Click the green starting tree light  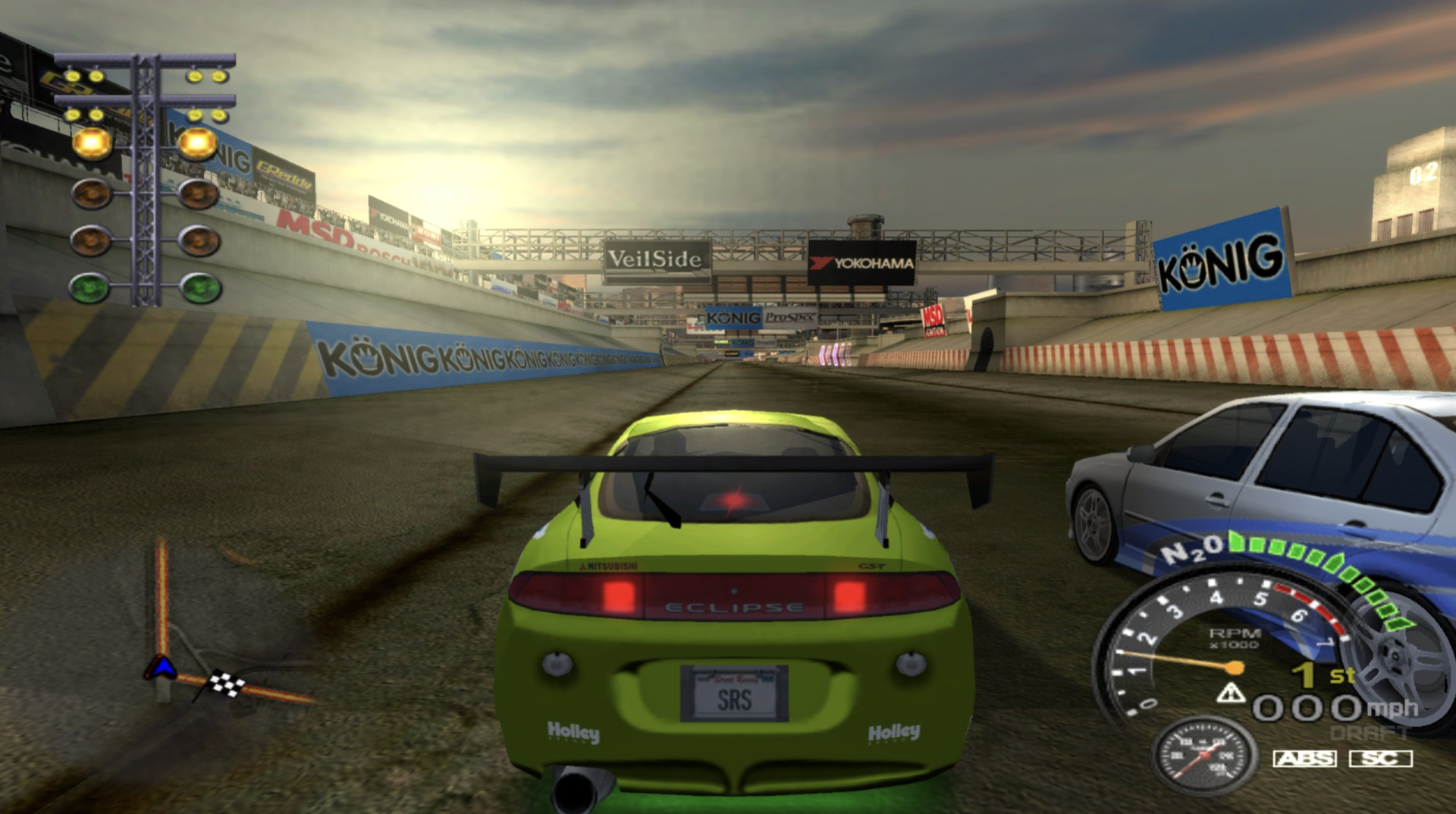90,288
